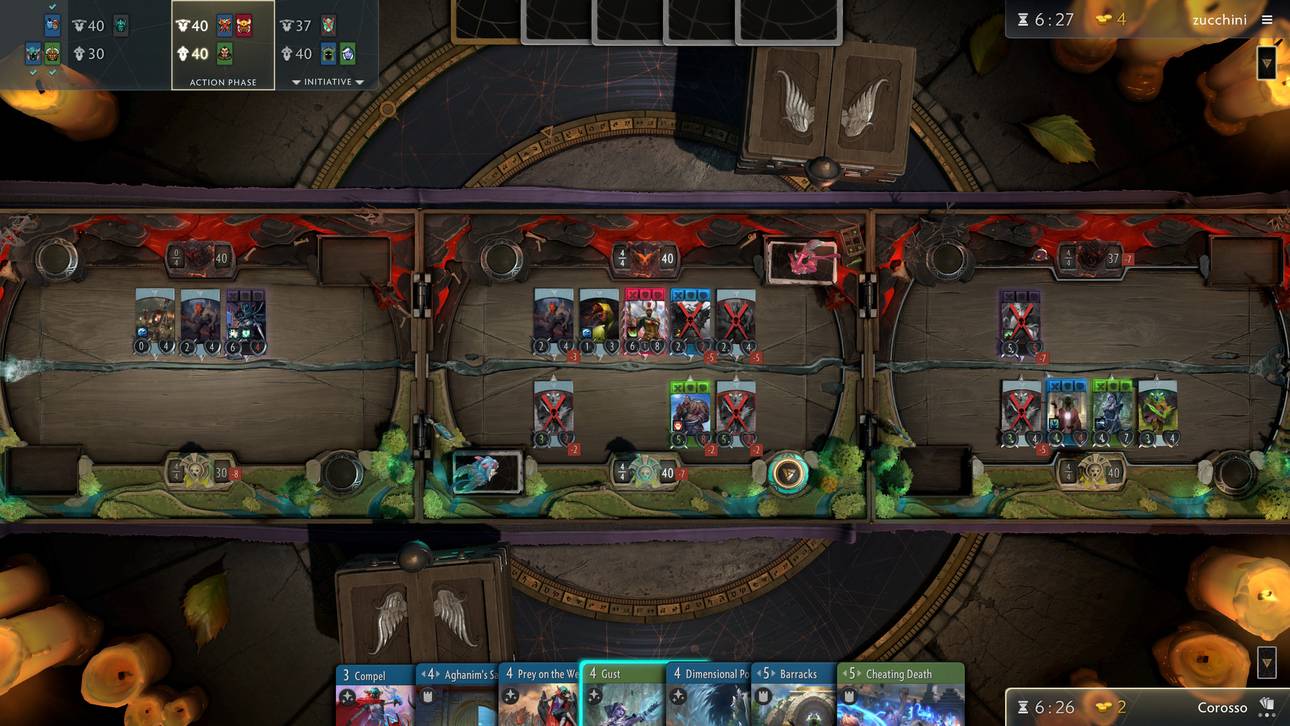Viewport: 1290px width, 726px height.
Task: Click the Action Phase panel header
Action: pos(223,82)
